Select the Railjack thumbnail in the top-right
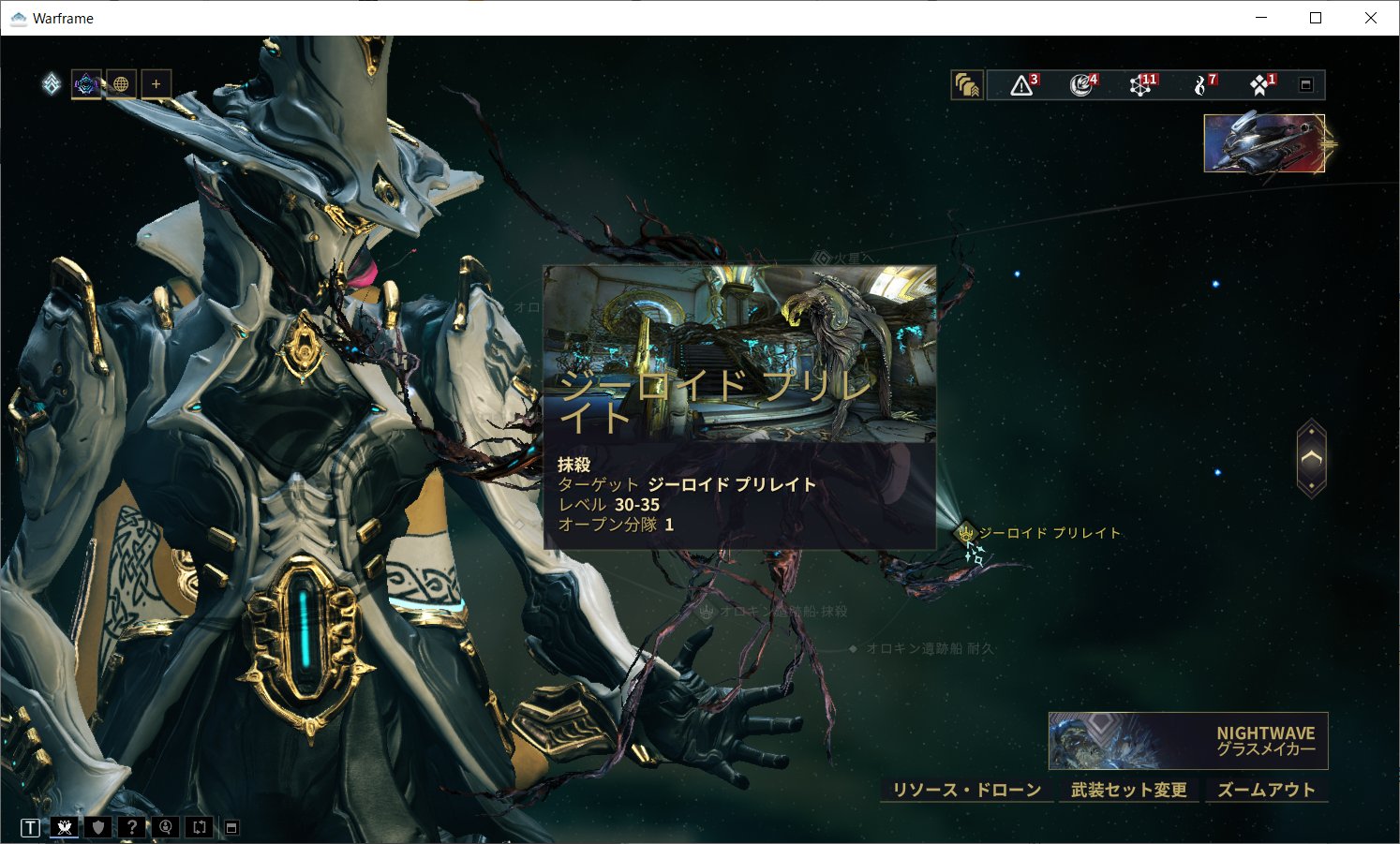The height and width of the screenshot is (844, 1400). click(1265, 145)
